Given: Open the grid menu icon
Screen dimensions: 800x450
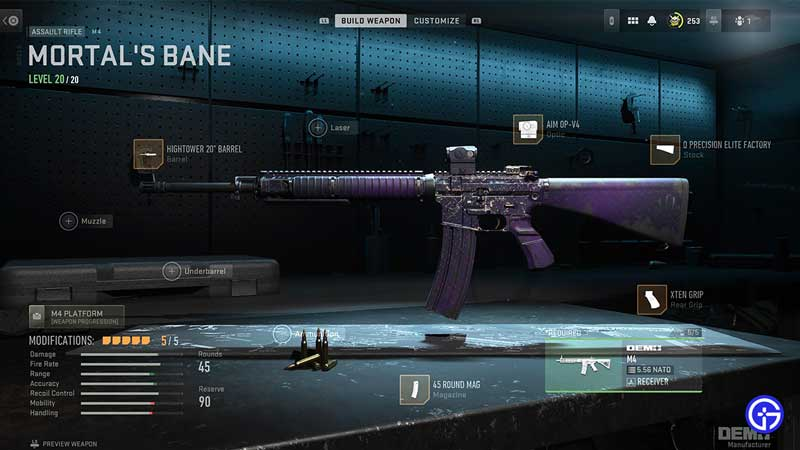Looking at the screenshot, I should tap(633, 20).
